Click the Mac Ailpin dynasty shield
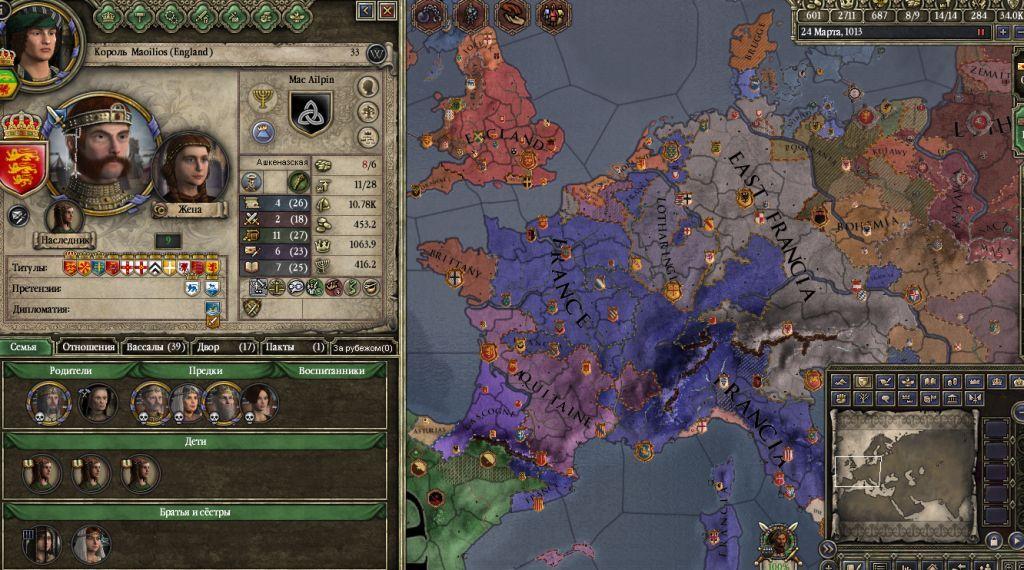 click(x=310, y=111)
